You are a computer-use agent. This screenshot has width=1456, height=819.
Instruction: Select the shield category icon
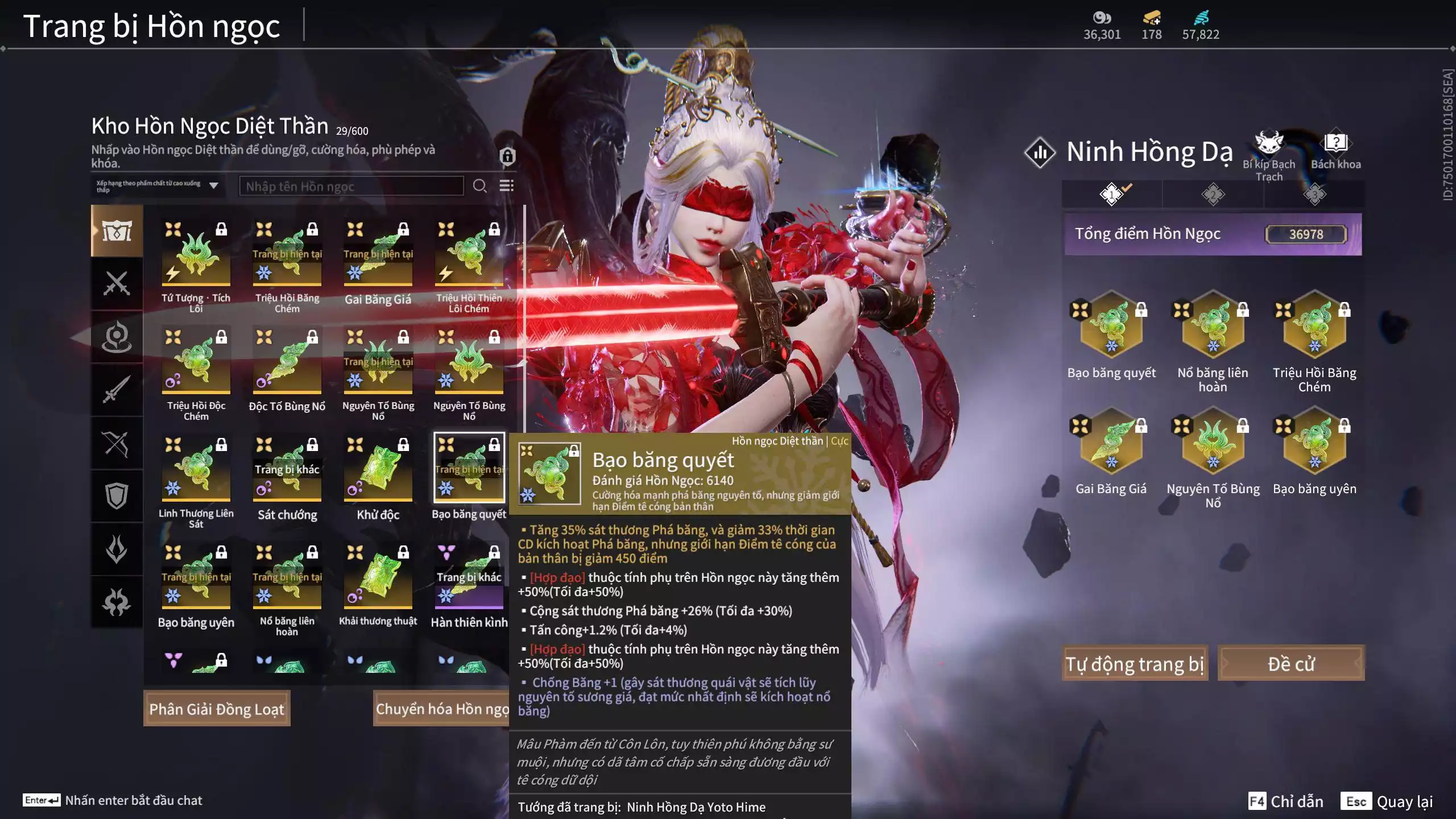click(x=117, y=495)
